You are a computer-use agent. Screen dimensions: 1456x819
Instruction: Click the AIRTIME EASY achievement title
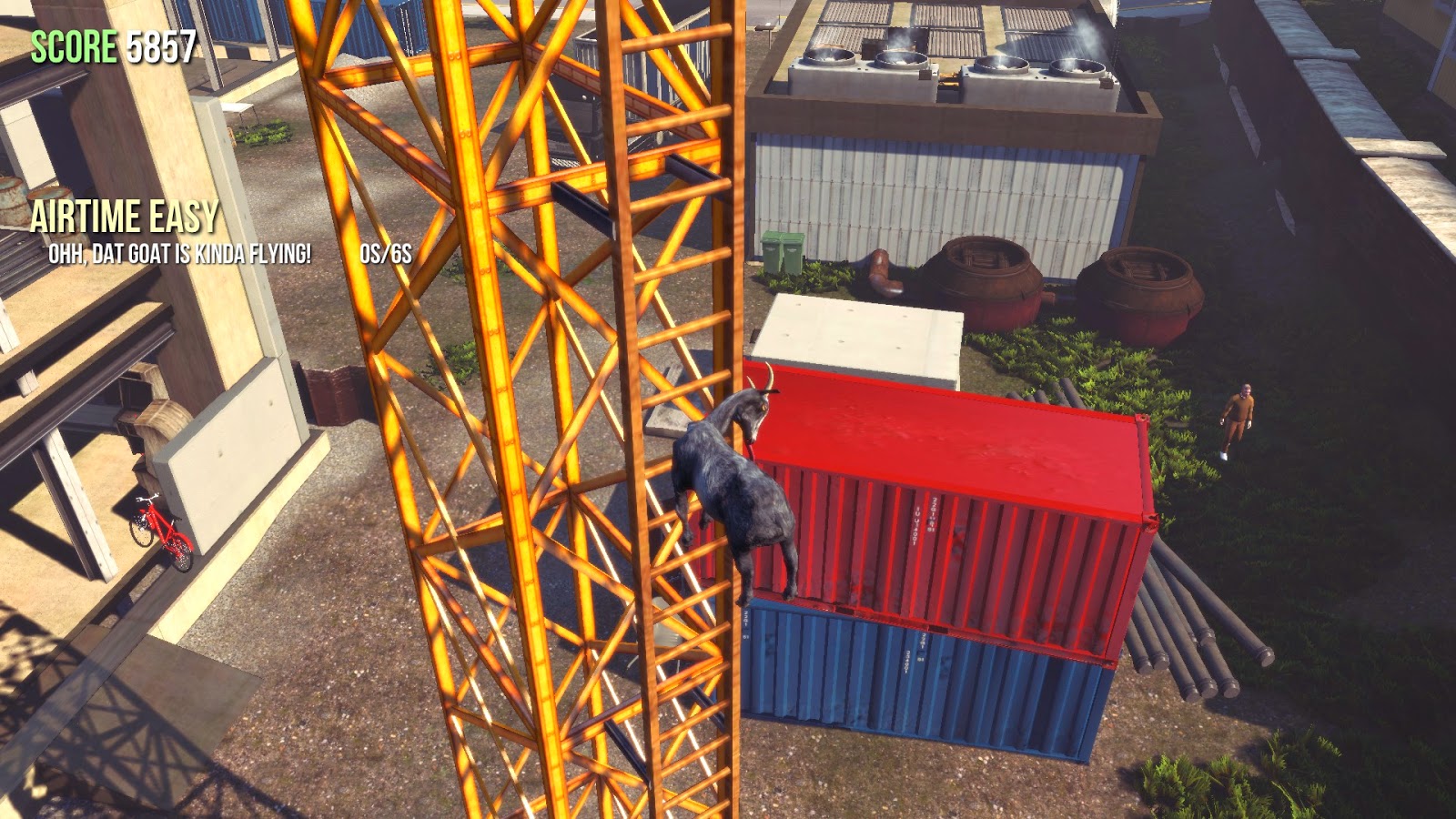click(x=125, y=217)
